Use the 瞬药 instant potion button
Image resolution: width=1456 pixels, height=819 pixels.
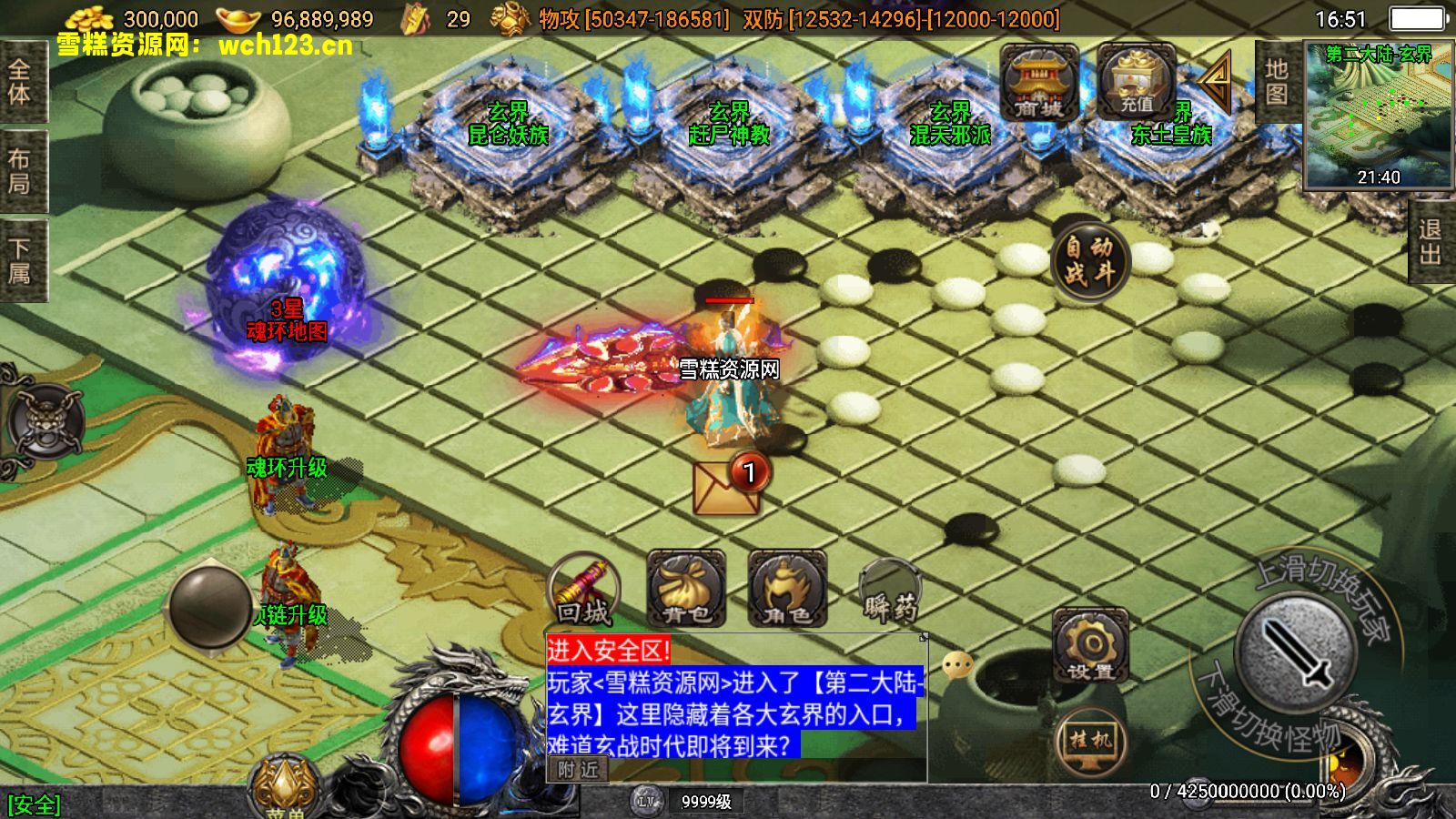(x=890, y=593)
